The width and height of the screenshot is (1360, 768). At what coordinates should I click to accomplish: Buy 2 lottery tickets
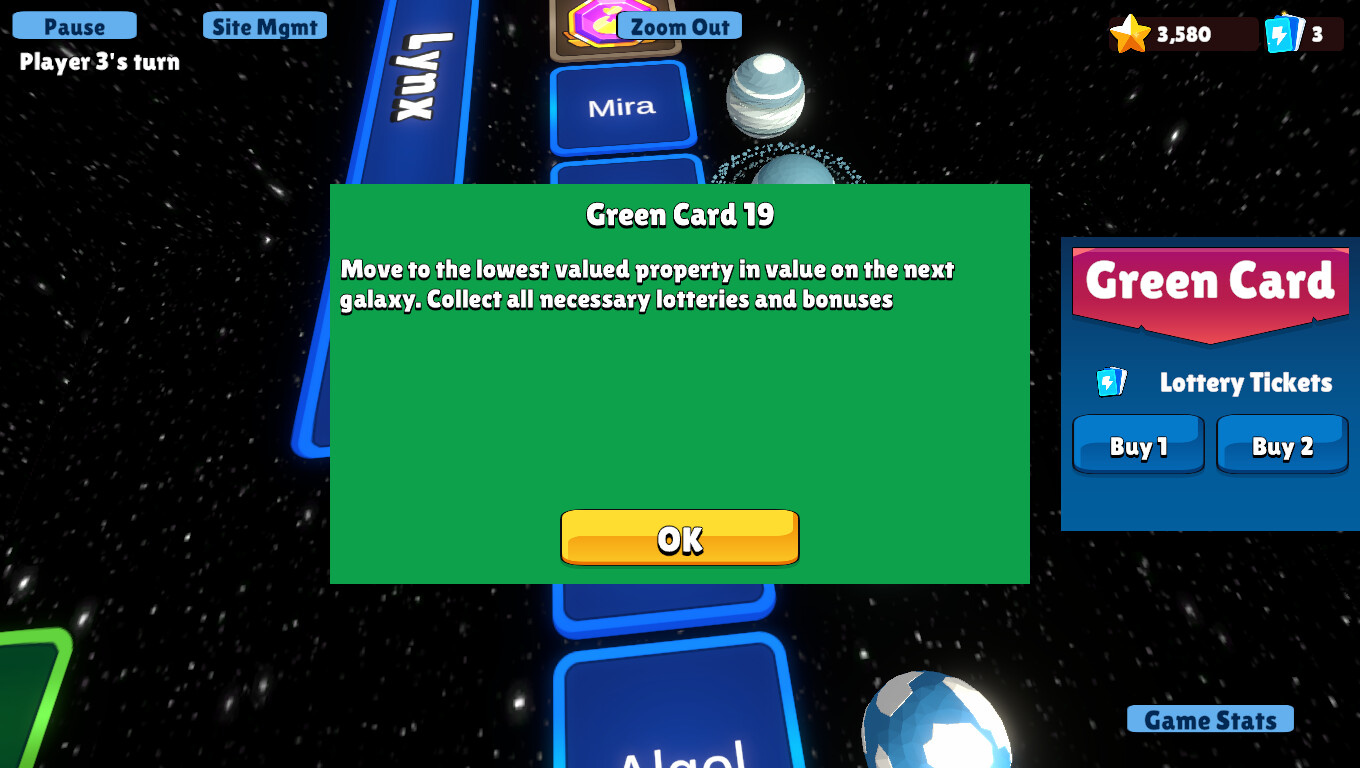1282,444
